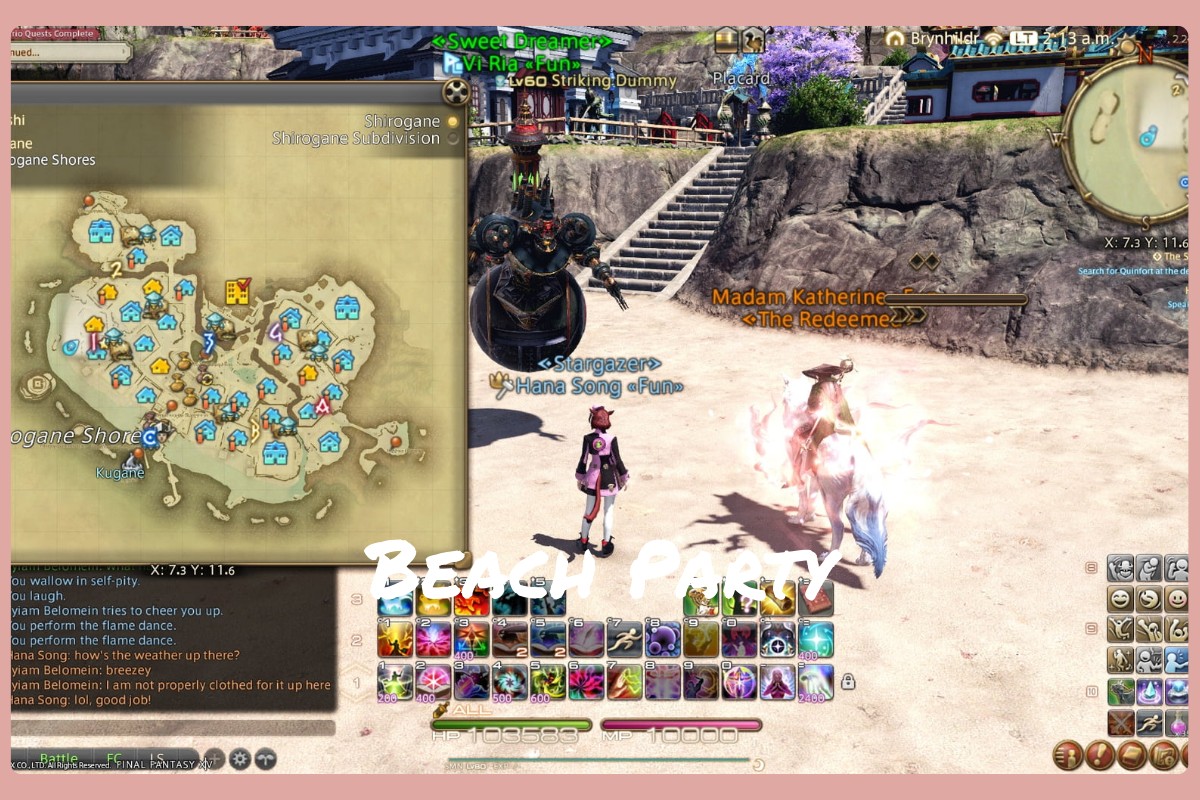This screenshot has width=1200, height=800.
Task: Click the red book hotbar icon
Action: coord(815,598)
